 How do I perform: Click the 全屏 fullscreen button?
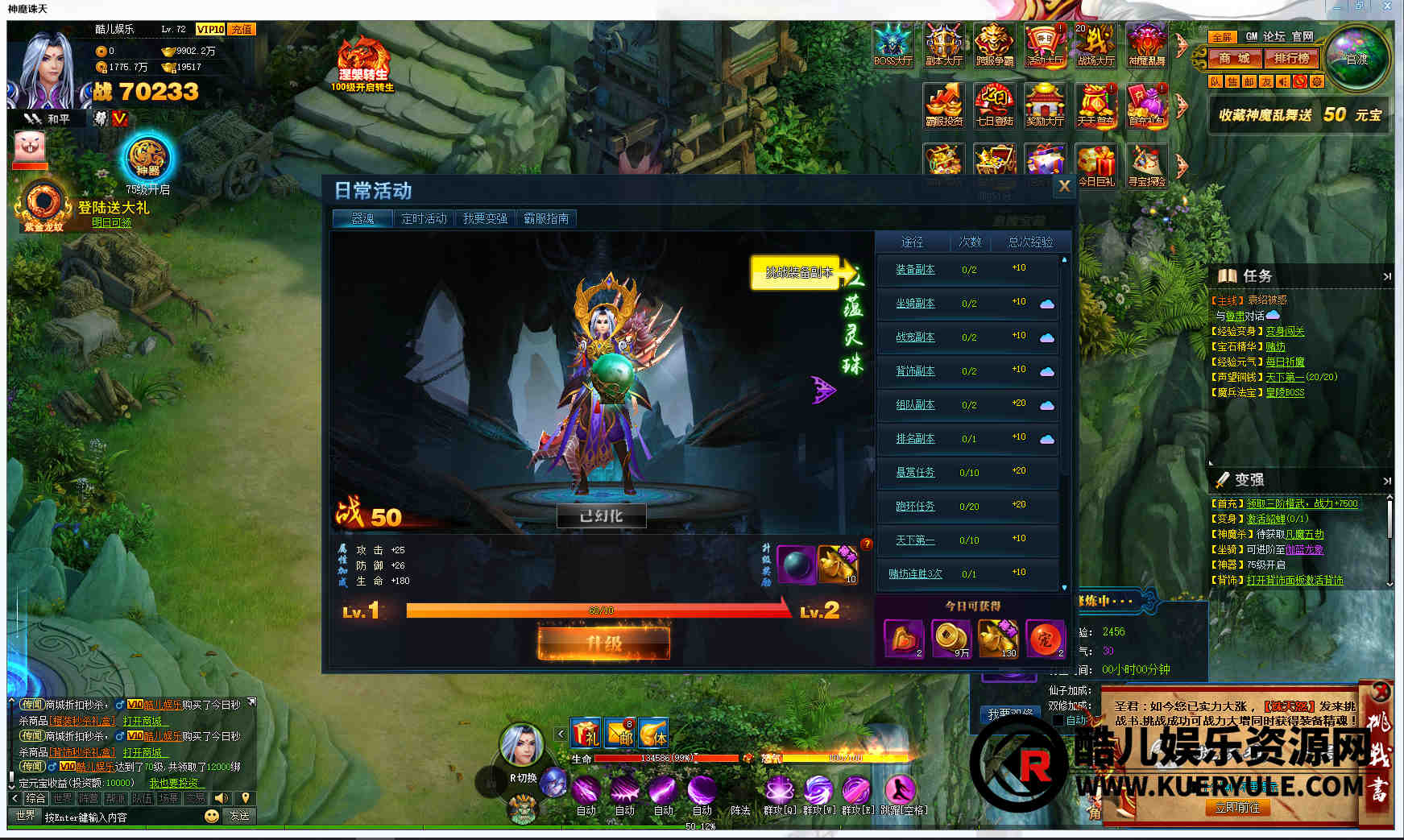(x=1221, y=37)
